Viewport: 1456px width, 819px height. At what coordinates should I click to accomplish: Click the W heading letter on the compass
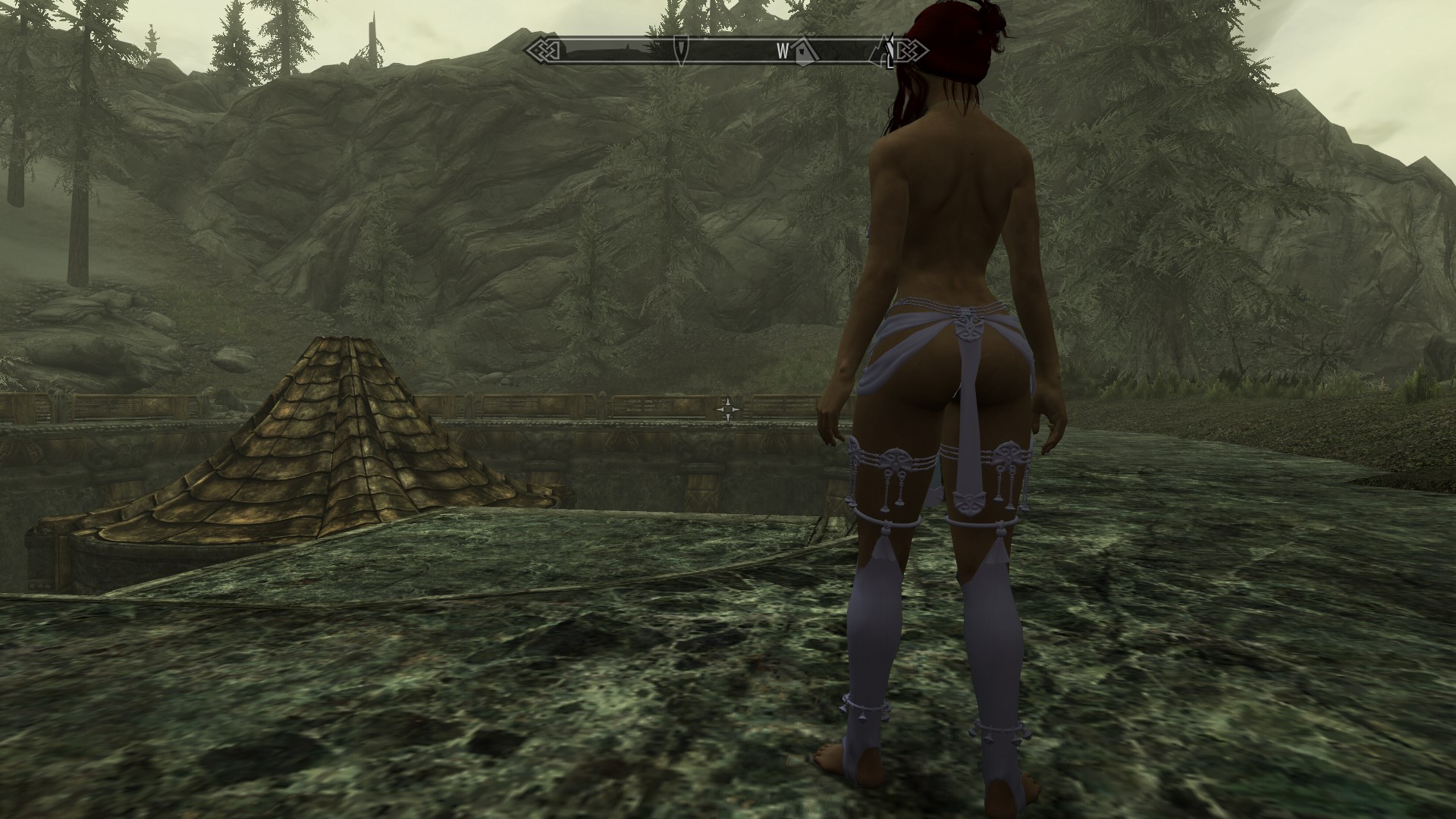click(782, 52)
